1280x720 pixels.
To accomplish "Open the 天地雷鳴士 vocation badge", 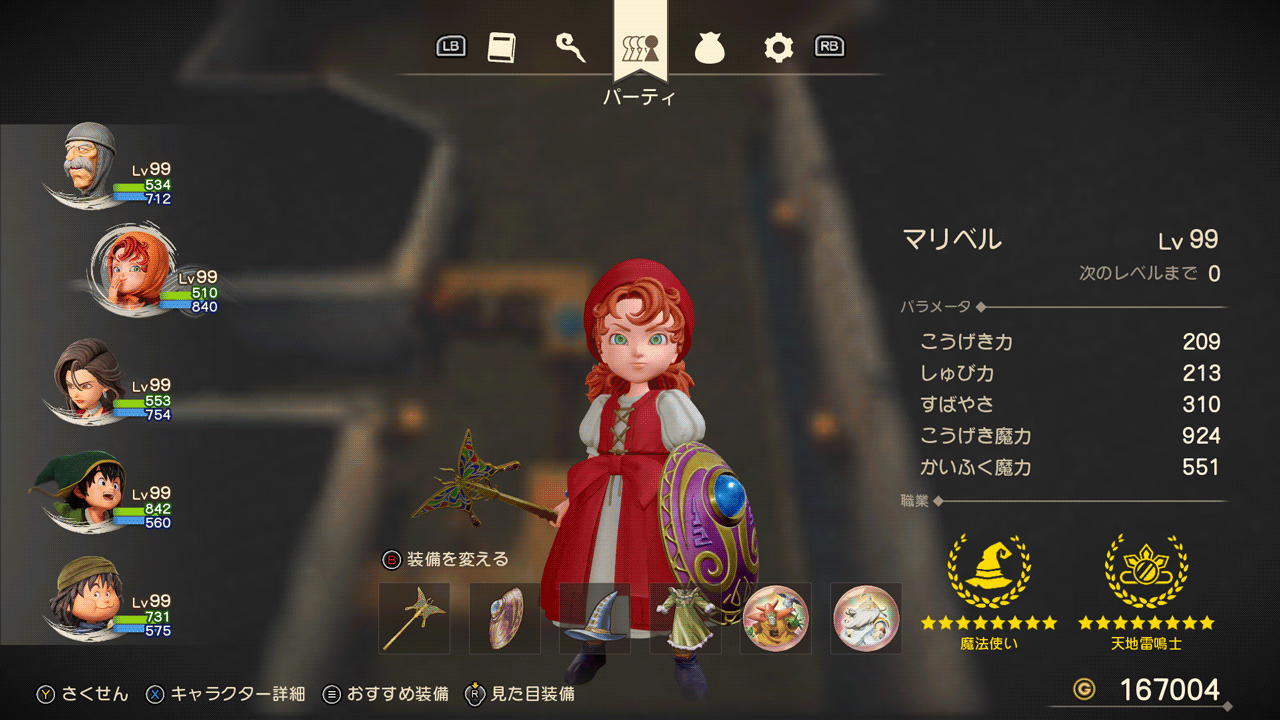I will pyautogui.click(x=1146, y=570).
